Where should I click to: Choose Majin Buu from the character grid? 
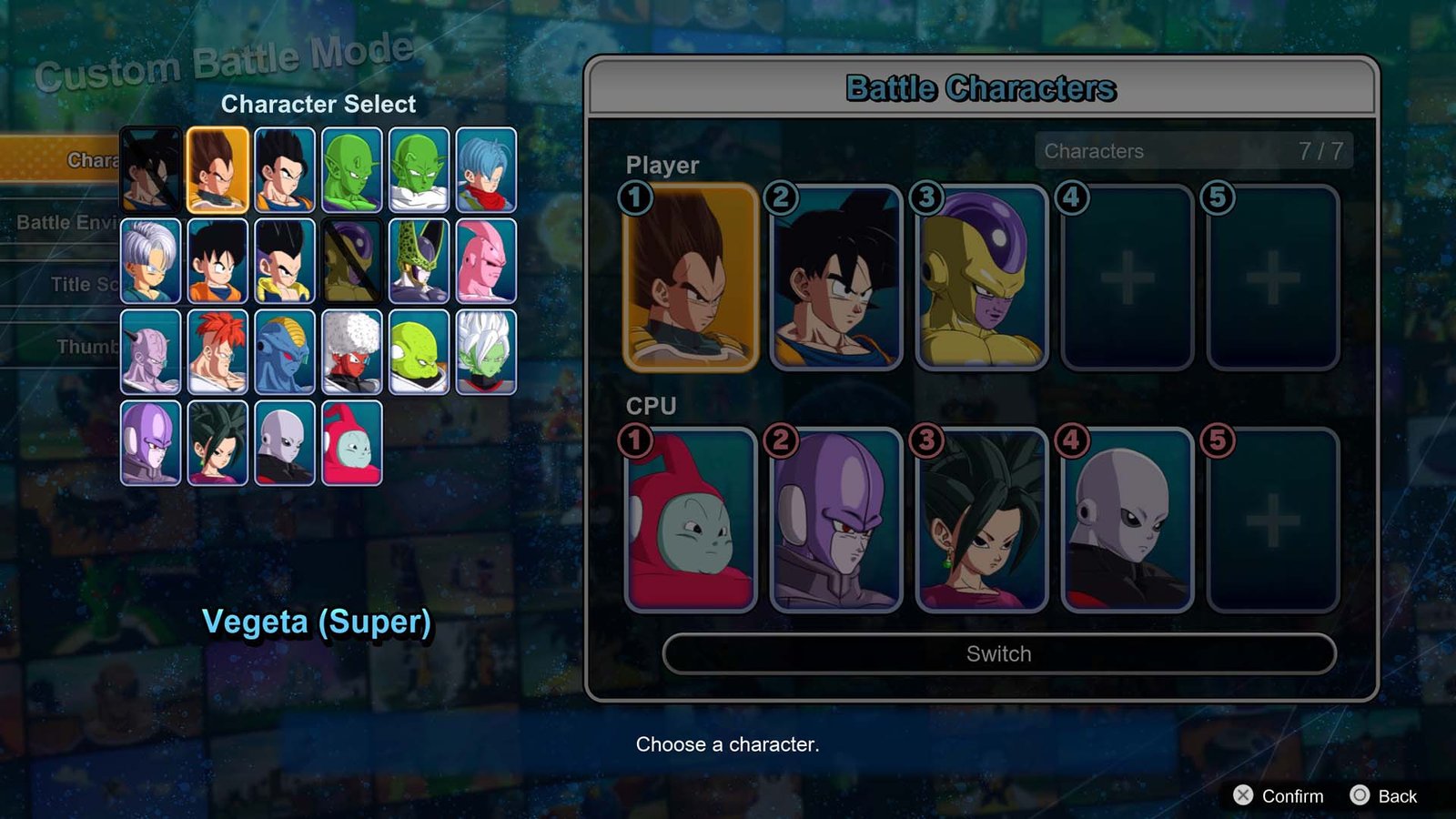point(486,260)
